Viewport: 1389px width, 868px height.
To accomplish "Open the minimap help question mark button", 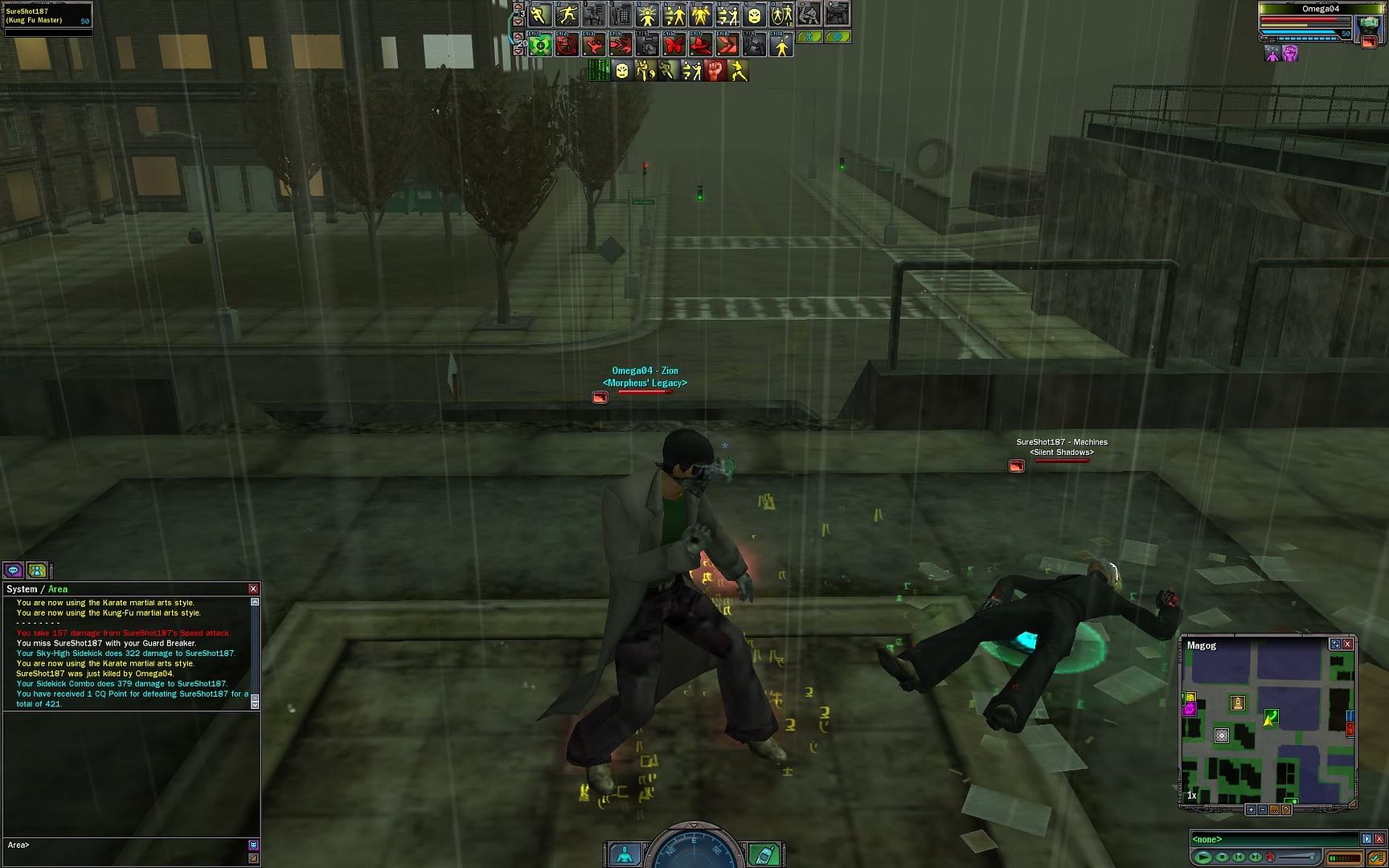I will pos(1286,809).
